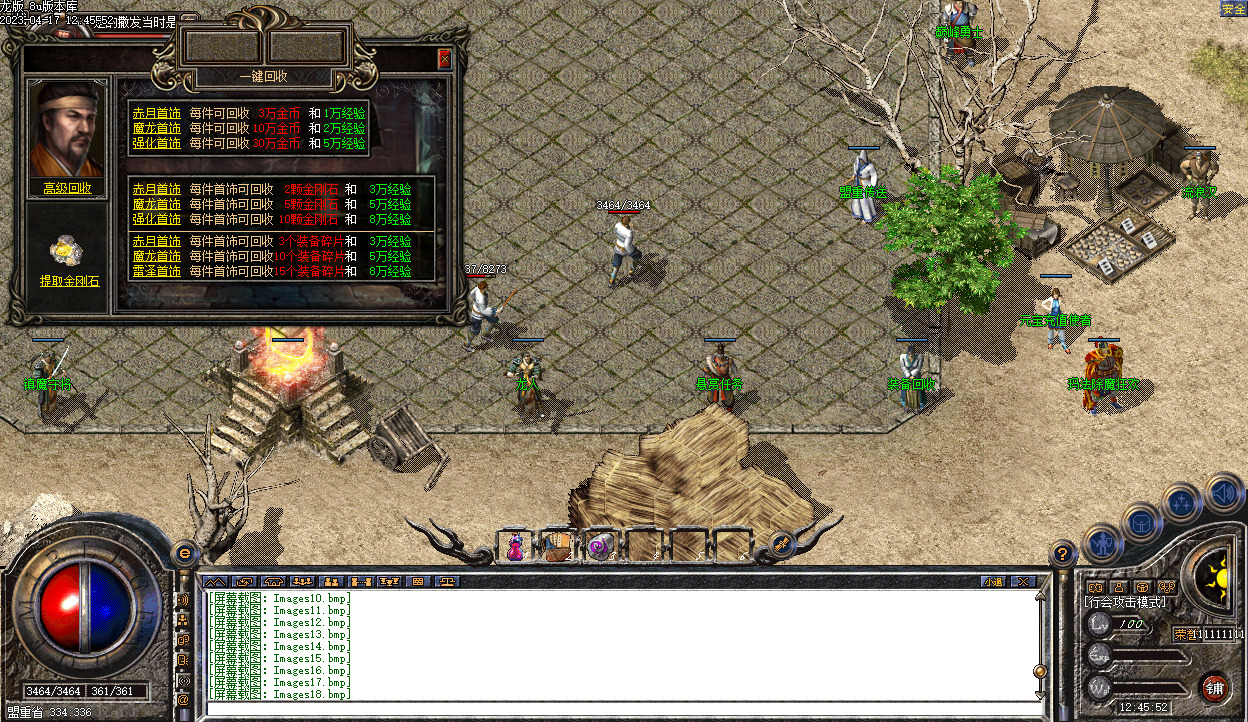Choose 雷霆首饰 recycle for equipment fragments
Screen dimensions: 1248x722
point(157,271)
